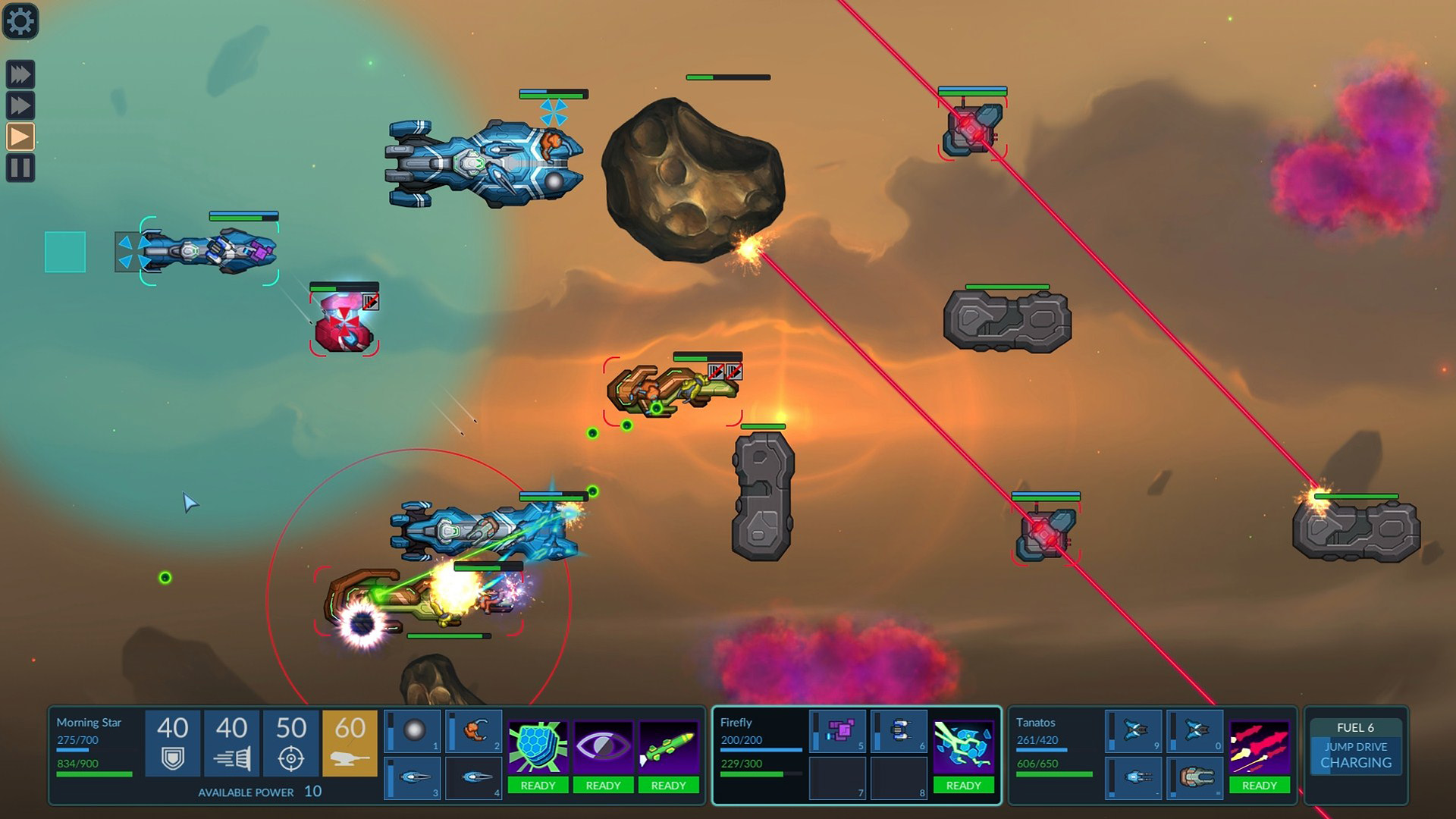This screenshot has width=1456, height=819.
Task: Select Morning Star's shield power tile
Action: (x=172, y=742)
